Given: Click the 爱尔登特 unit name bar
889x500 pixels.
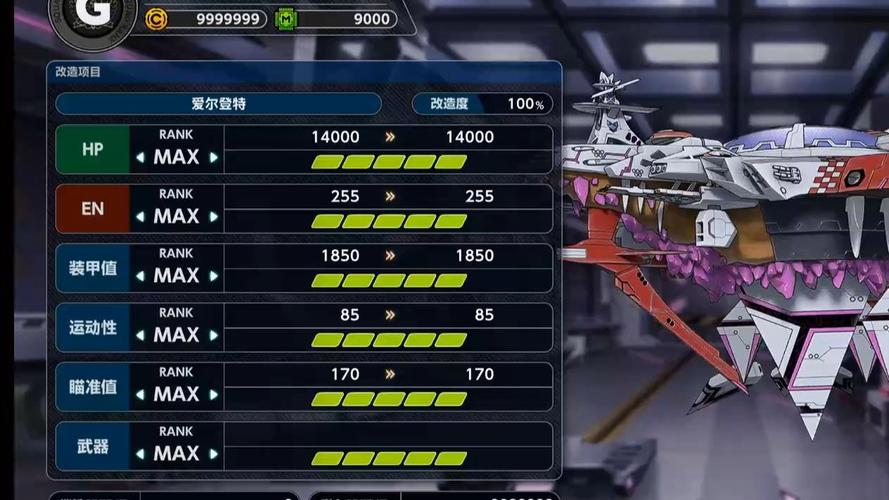Looking at the screenshot, I should (218, 104).
